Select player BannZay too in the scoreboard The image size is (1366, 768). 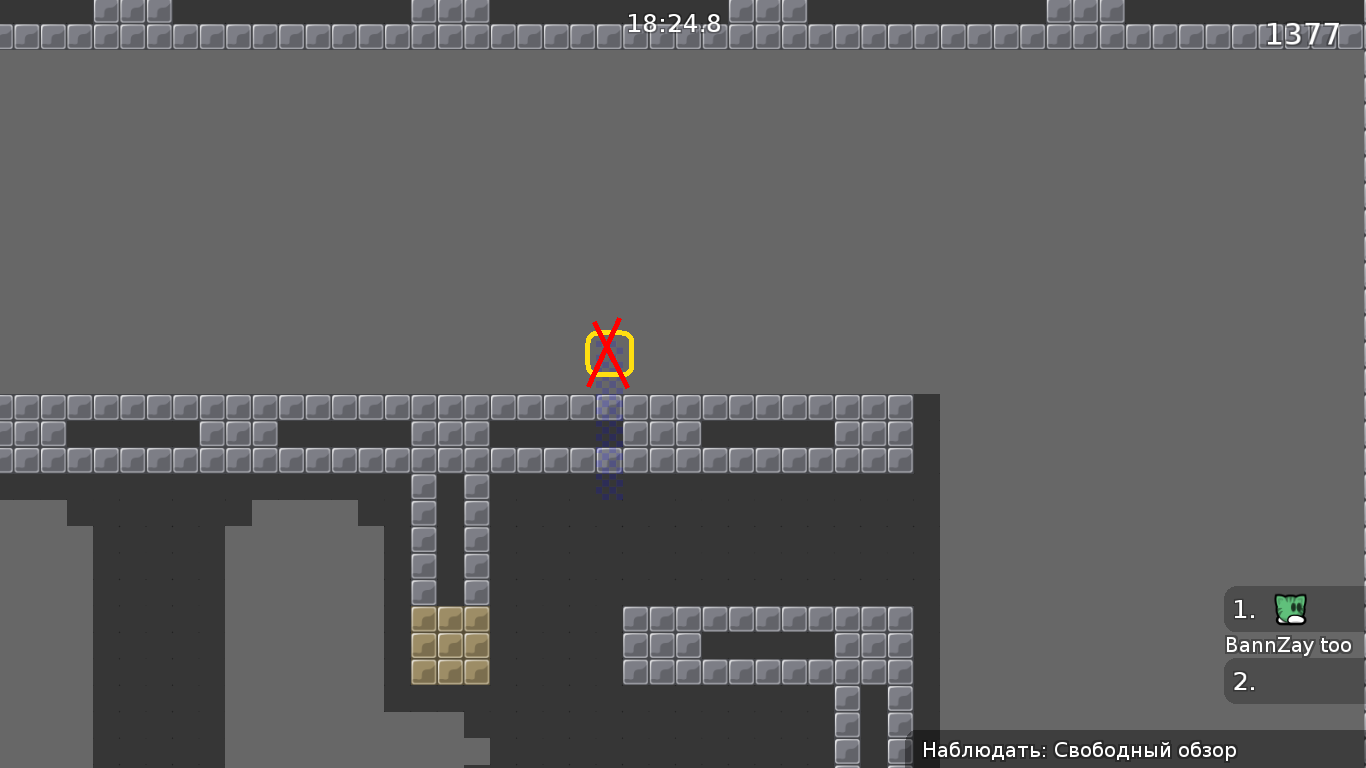[1290, 645]
